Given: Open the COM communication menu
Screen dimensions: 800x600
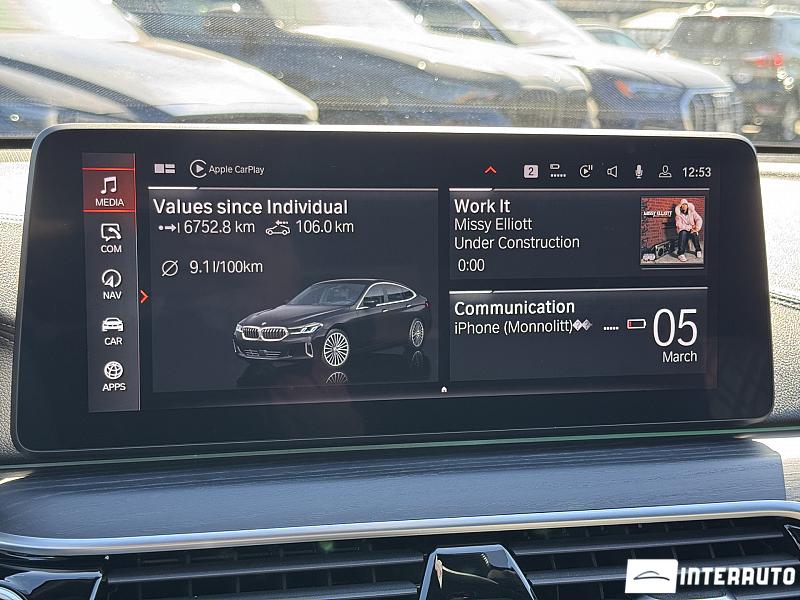Looking at the screenshot, I should tap(111, 237).
